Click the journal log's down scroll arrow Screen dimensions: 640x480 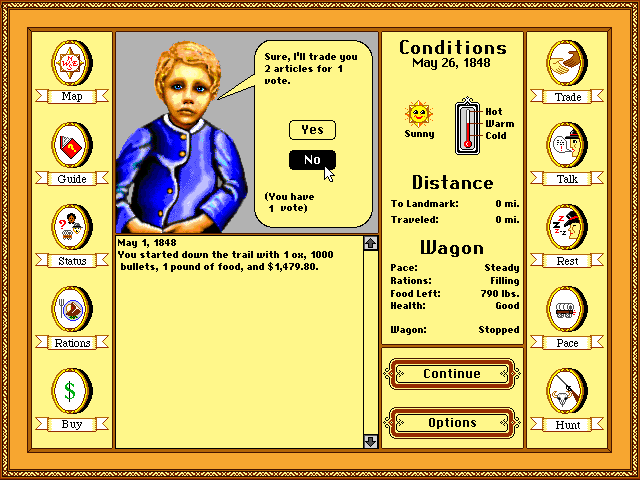[x=370, y=440]
